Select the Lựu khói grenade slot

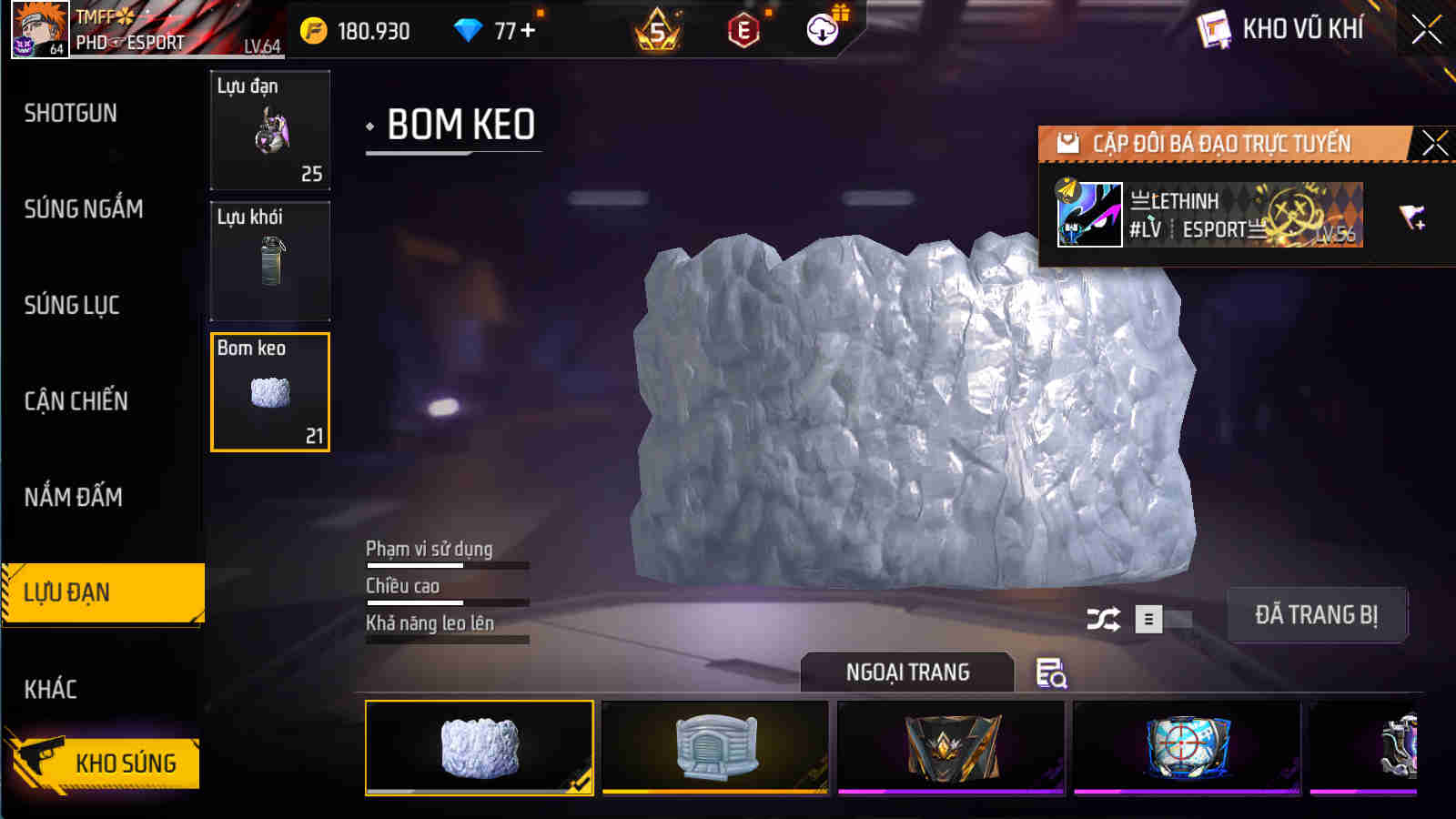point(269,261)
